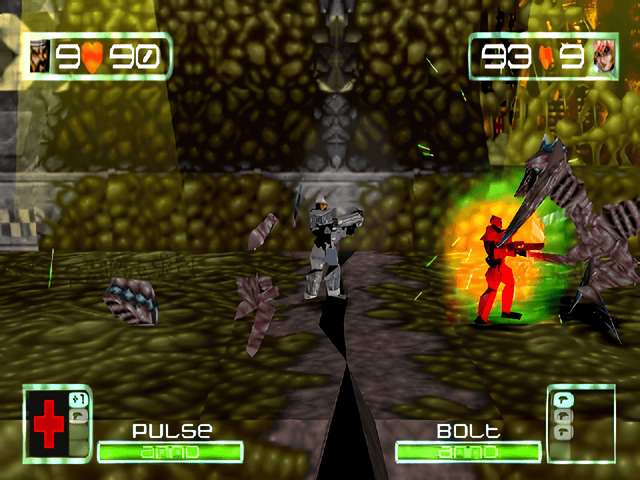Select the PULSE weapon label
This screenshot has height=480, width=640.
pyautogui.click(x=172, y=432)
